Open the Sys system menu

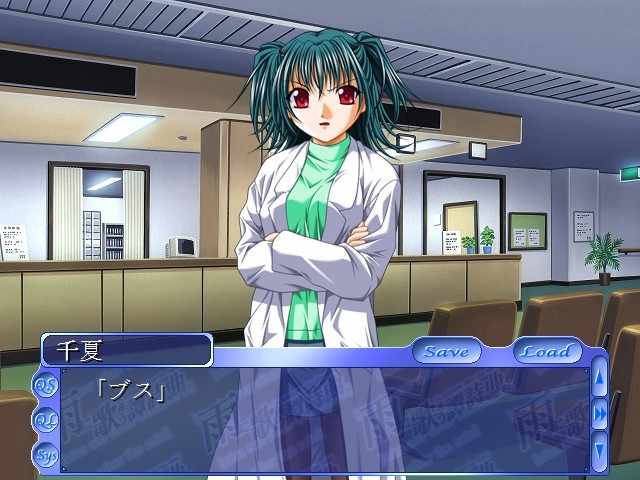[x=46, y=455]
